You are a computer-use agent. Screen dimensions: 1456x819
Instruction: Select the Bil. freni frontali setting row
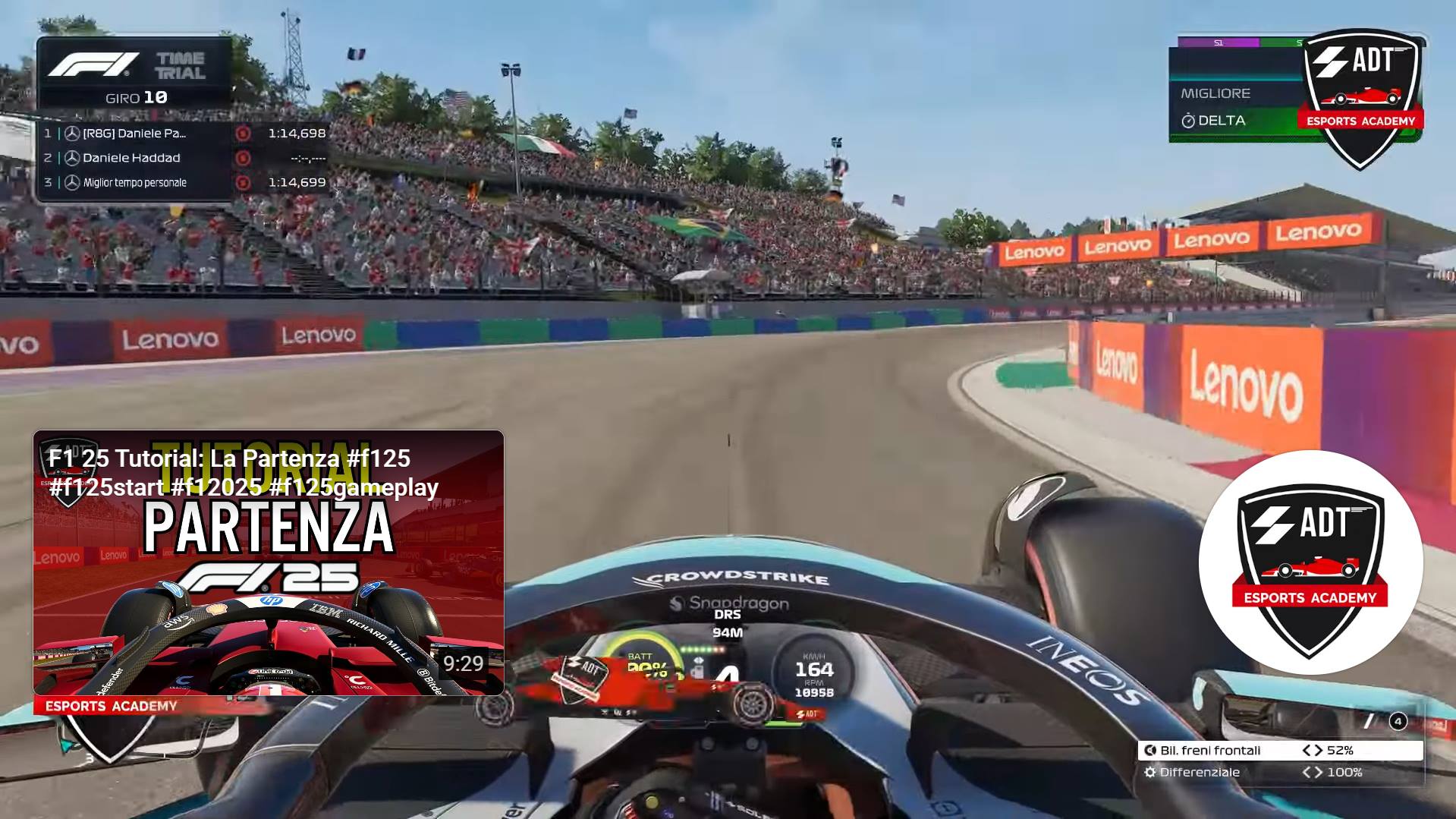click(1280, 750)
